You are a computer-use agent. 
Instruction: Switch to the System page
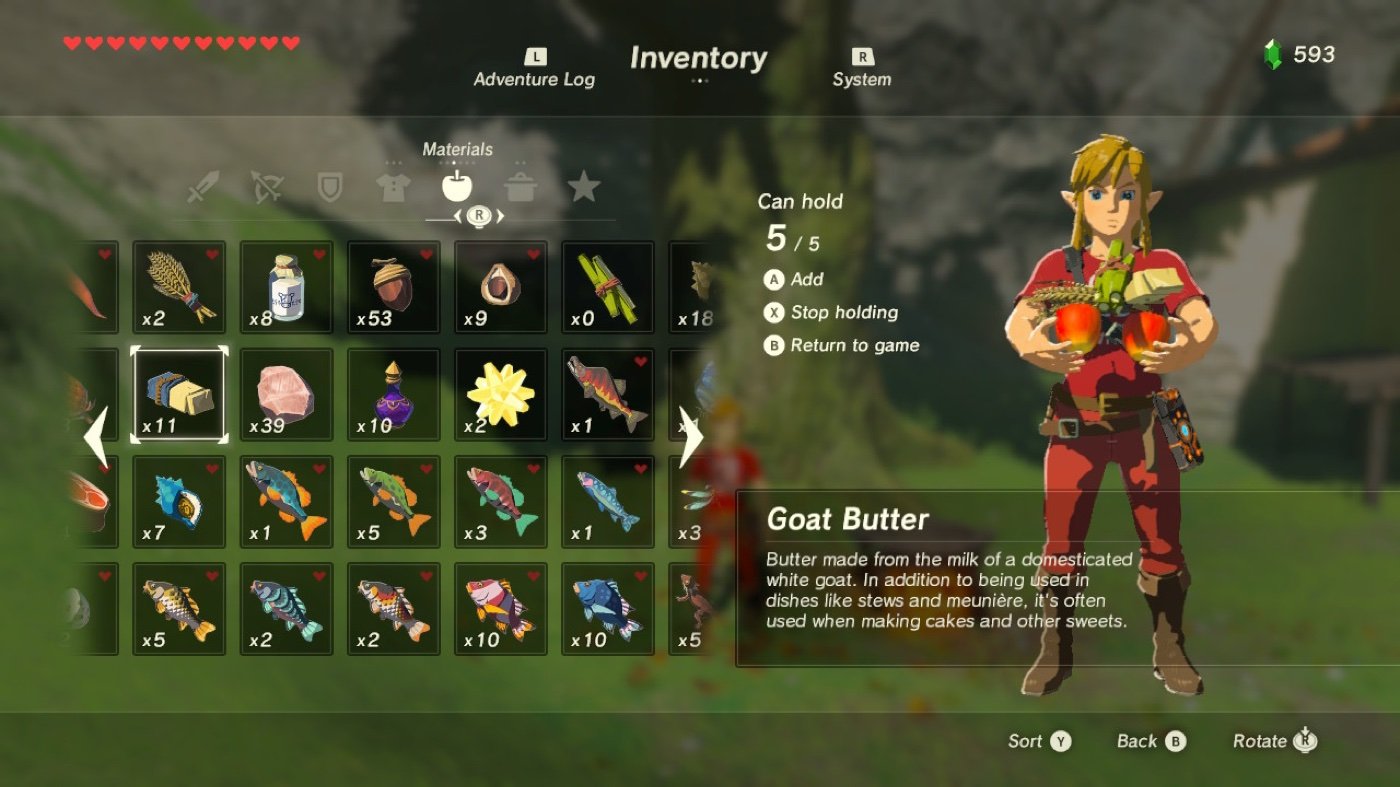[861, 69]
